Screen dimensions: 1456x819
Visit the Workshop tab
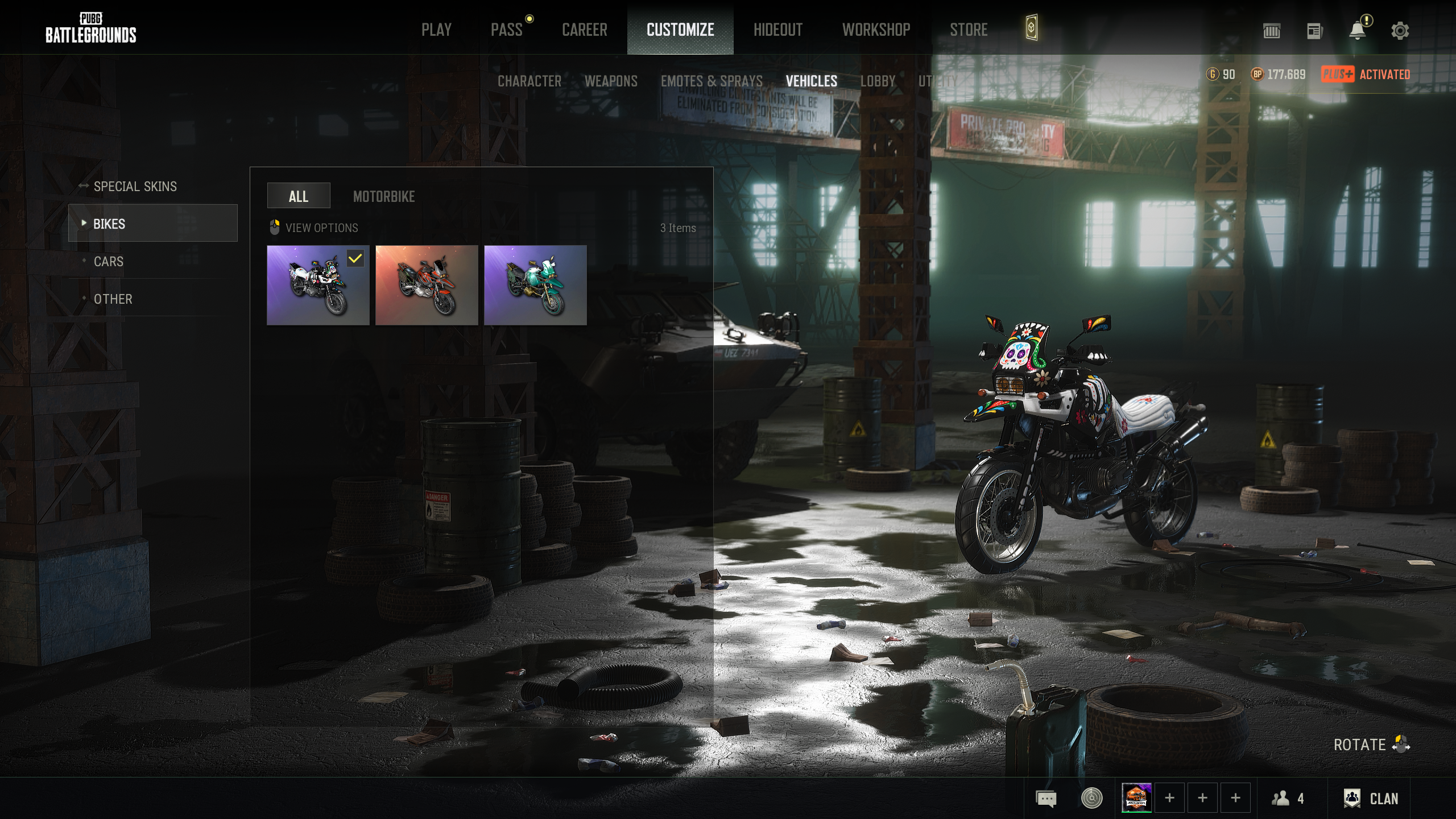(876, 30)
